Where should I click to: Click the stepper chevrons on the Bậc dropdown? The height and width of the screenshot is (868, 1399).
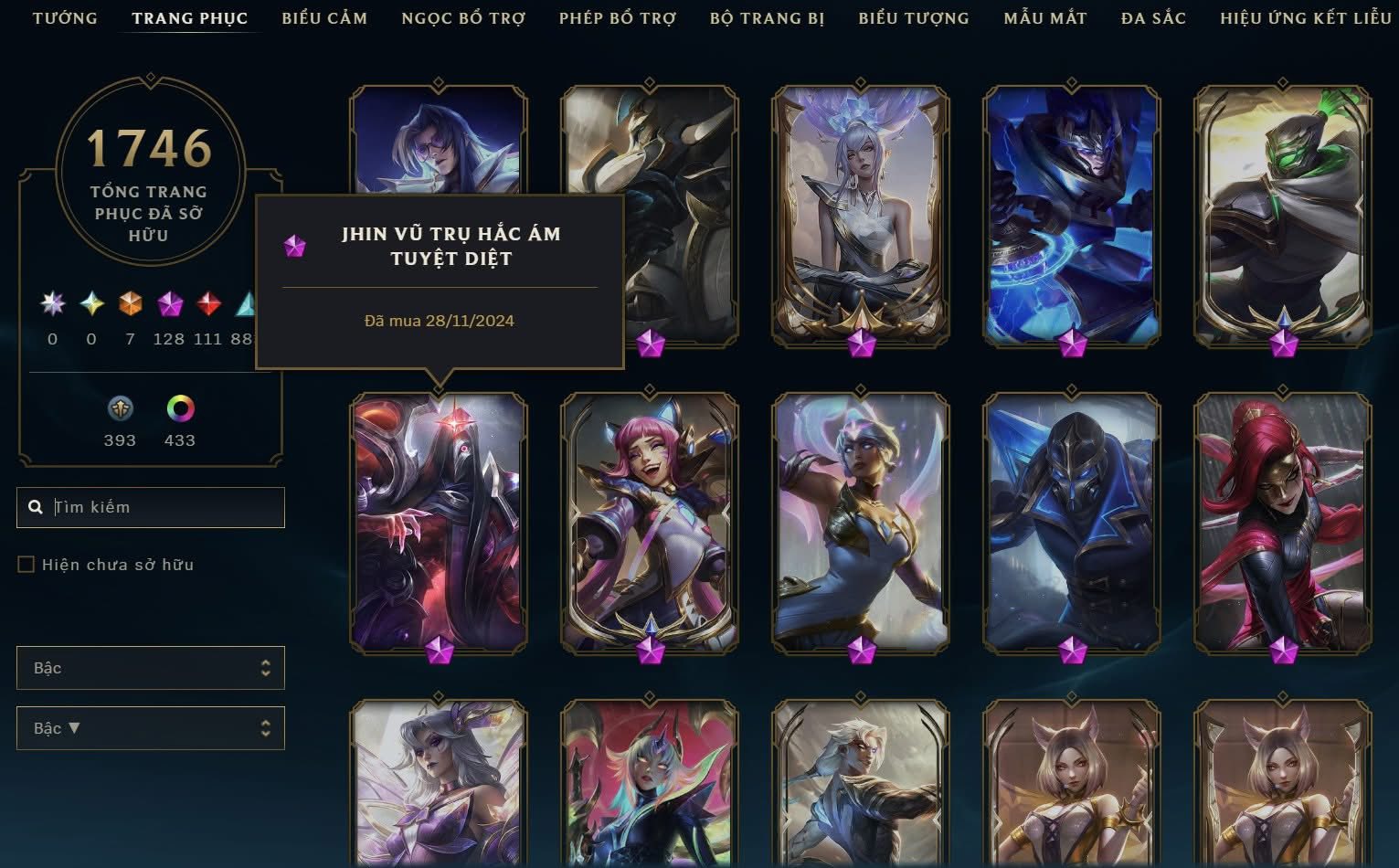266,668
